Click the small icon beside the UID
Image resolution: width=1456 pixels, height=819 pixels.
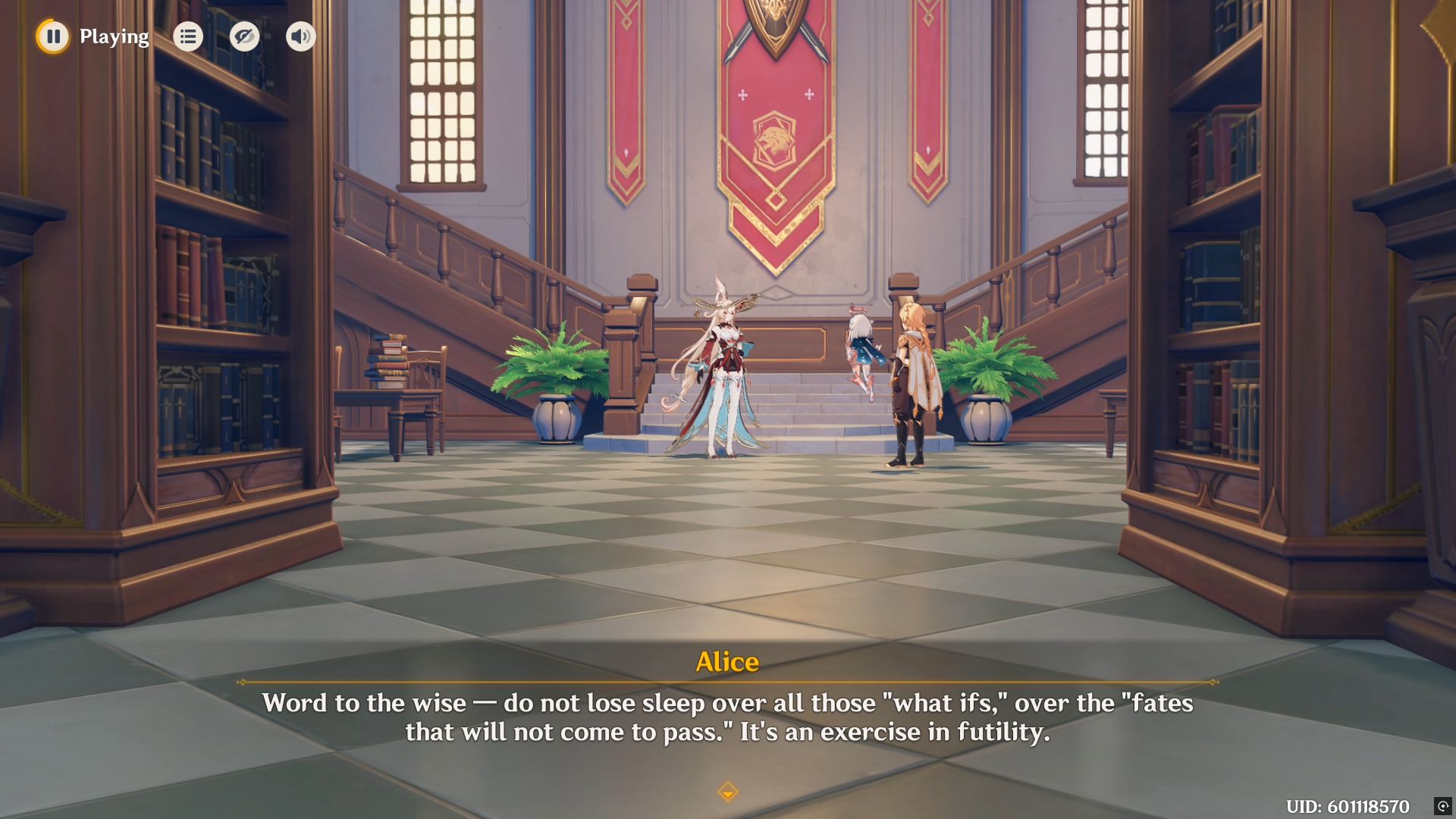coord(1442,806)
